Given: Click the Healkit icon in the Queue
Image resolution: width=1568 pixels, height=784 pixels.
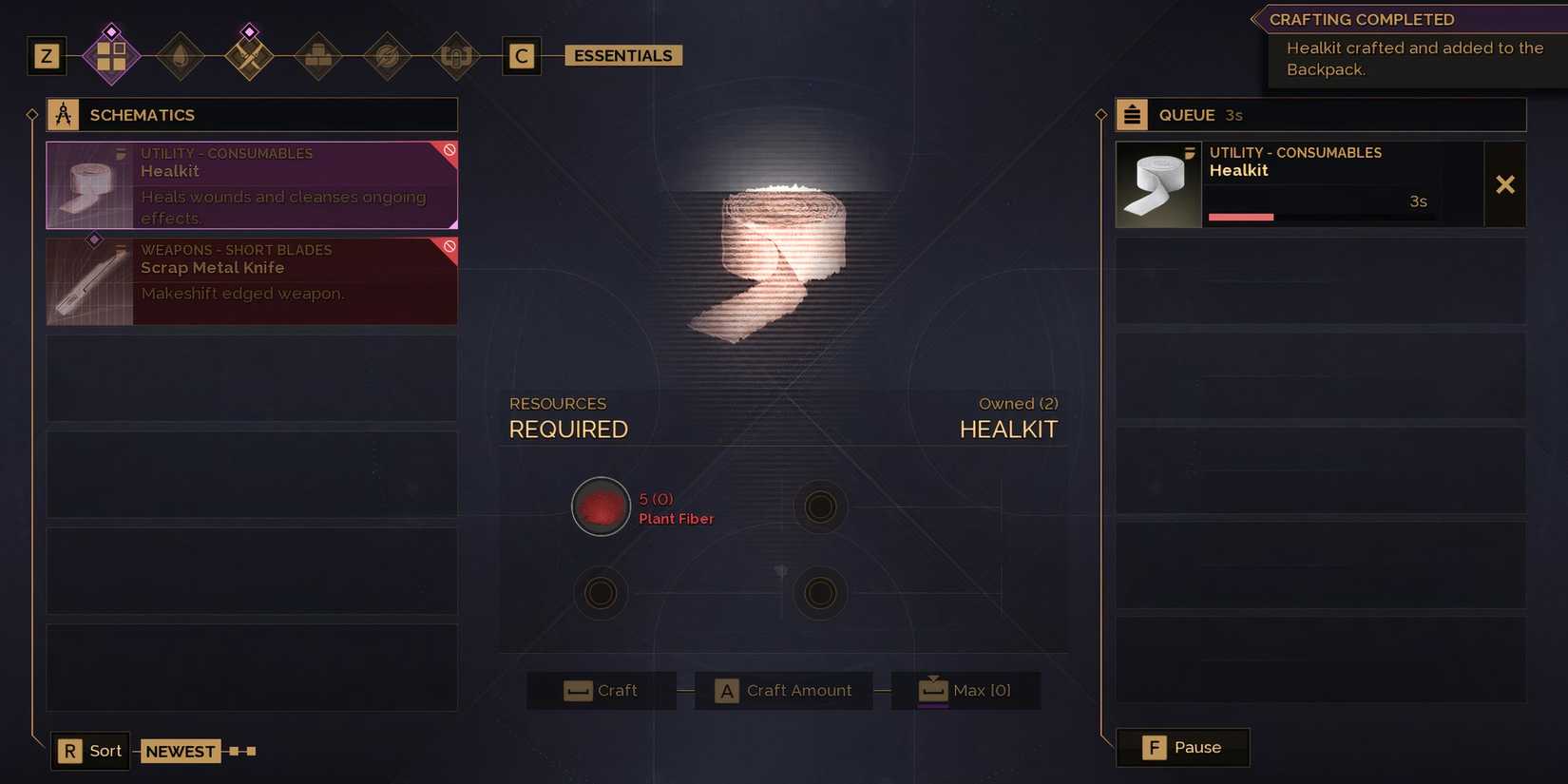Looking at the screenshot, I should 1158,184.
